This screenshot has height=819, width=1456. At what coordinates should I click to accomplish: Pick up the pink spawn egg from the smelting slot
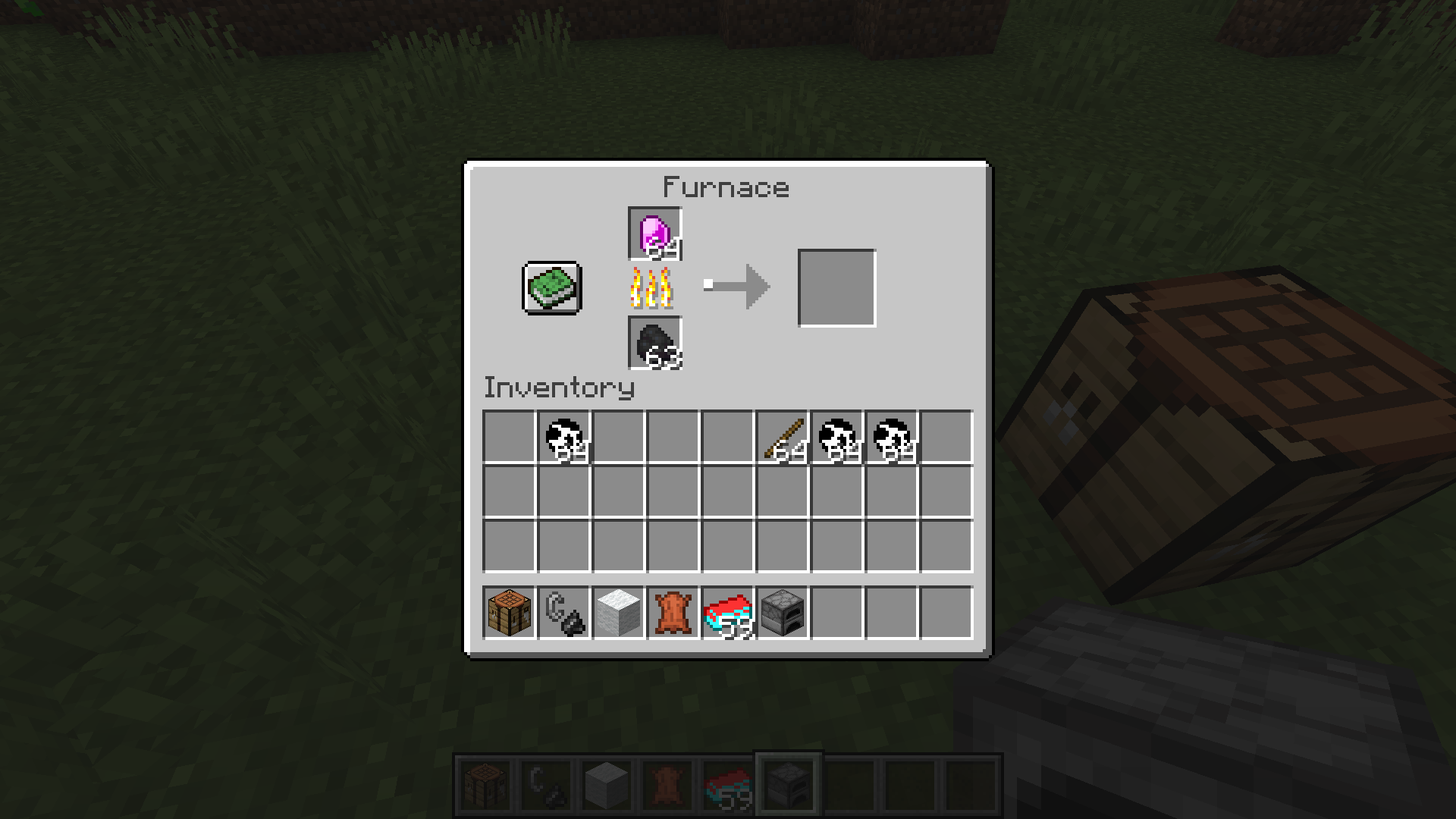[655, 233]
